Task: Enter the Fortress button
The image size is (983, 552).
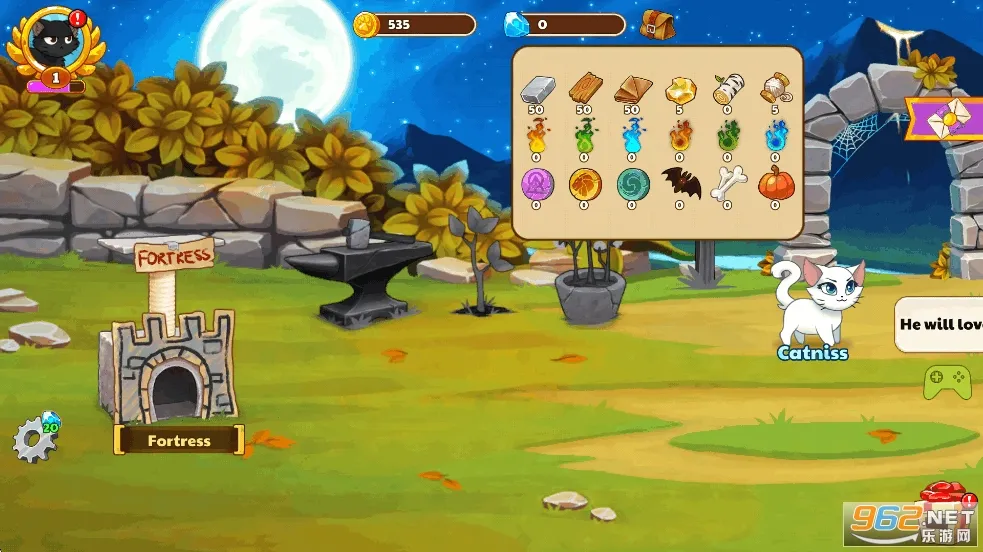Action: 179,440
